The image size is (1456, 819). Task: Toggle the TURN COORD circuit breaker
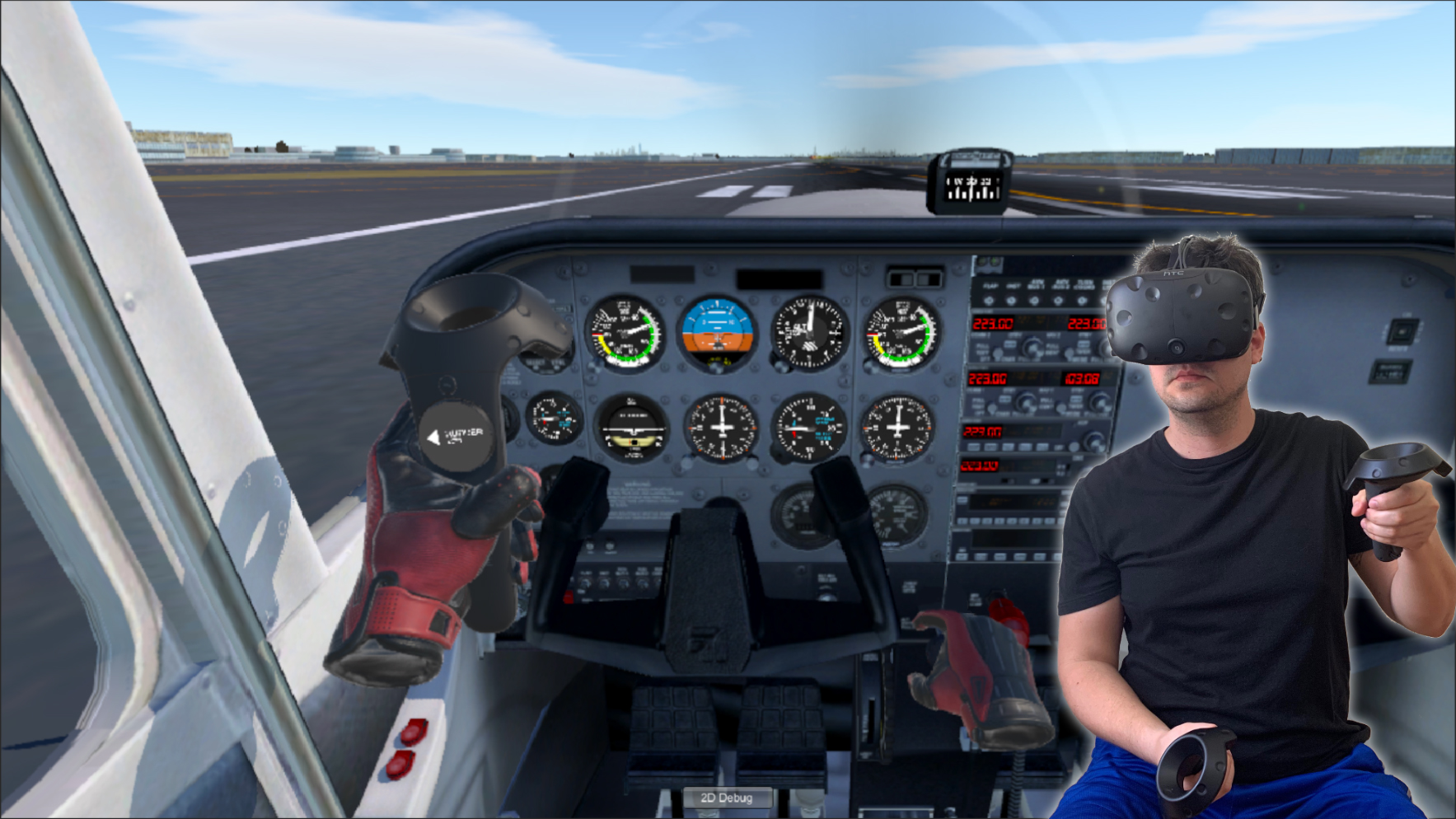pos(1080,301)
